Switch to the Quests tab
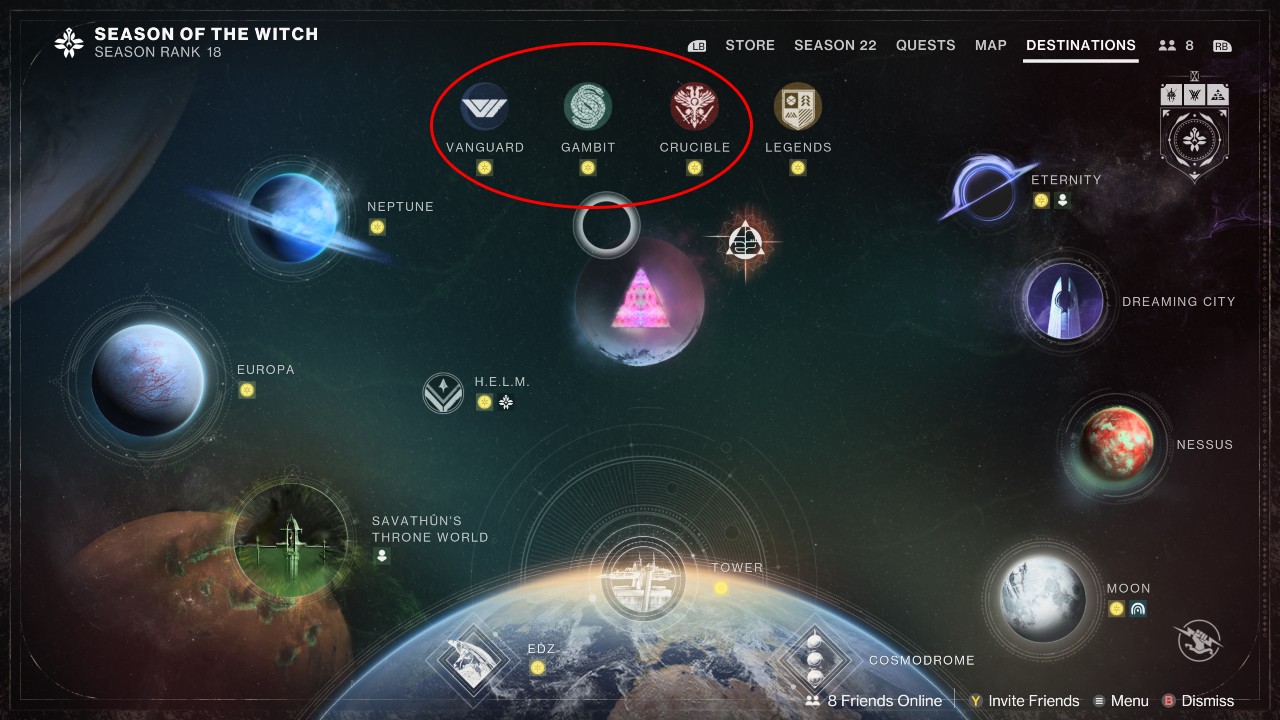Image resolution: width=1280 pixels, height=720 pixels. pyautogui.click(x=925, y=45)
